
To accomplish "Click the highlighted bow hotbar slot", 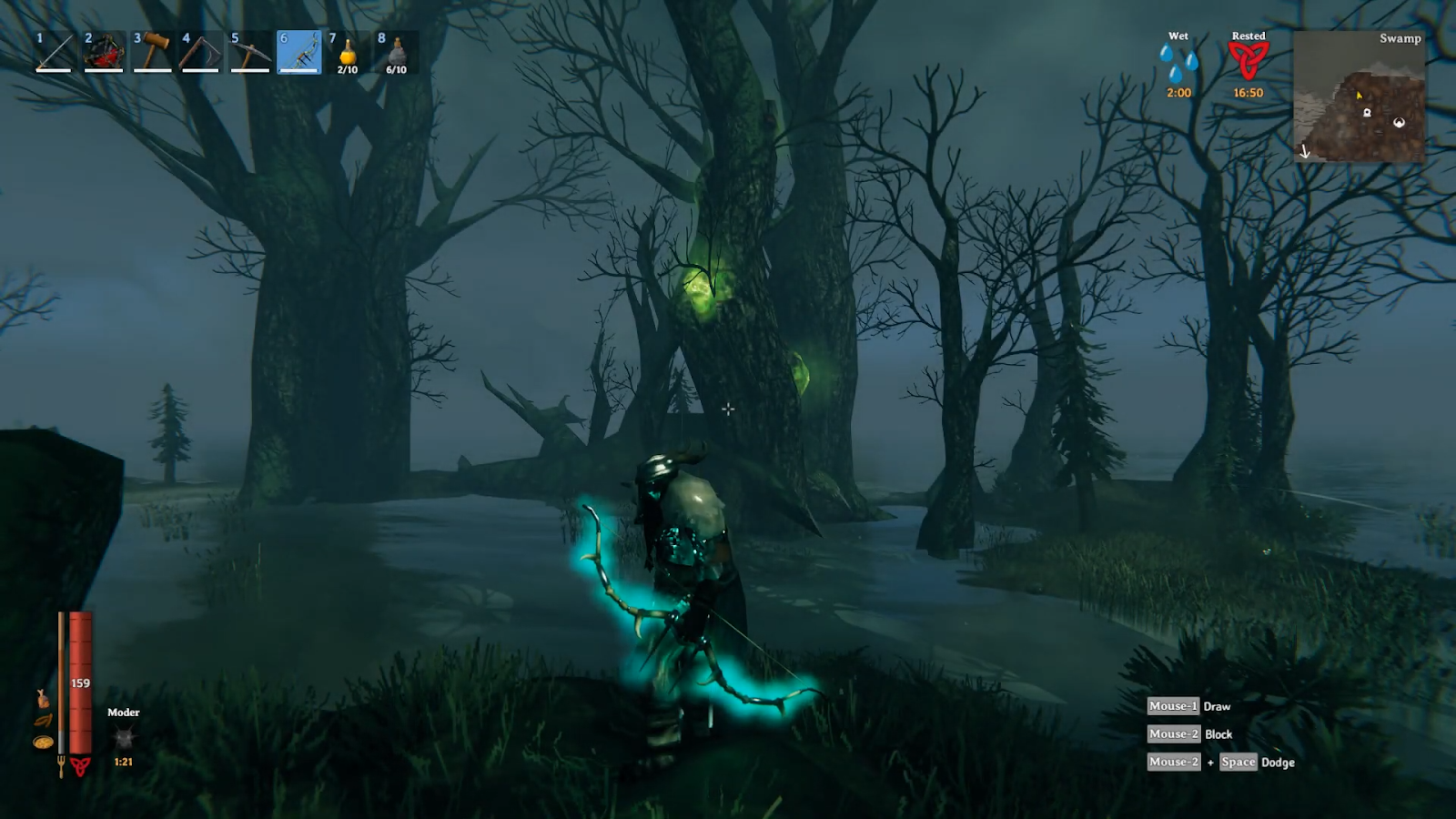I will click(x=299, y=53).
